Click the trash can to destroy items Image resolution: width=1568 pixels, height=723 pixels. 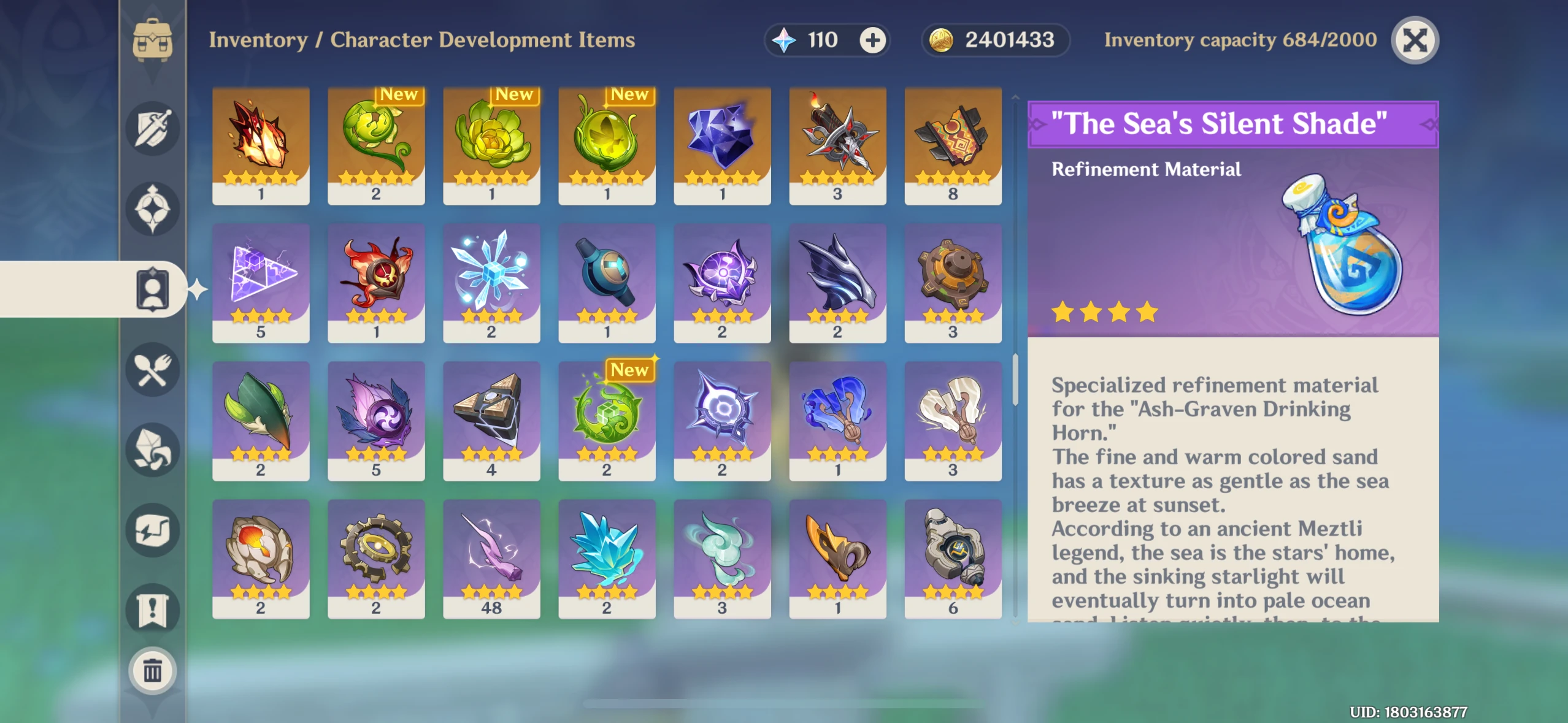point(153,671)
